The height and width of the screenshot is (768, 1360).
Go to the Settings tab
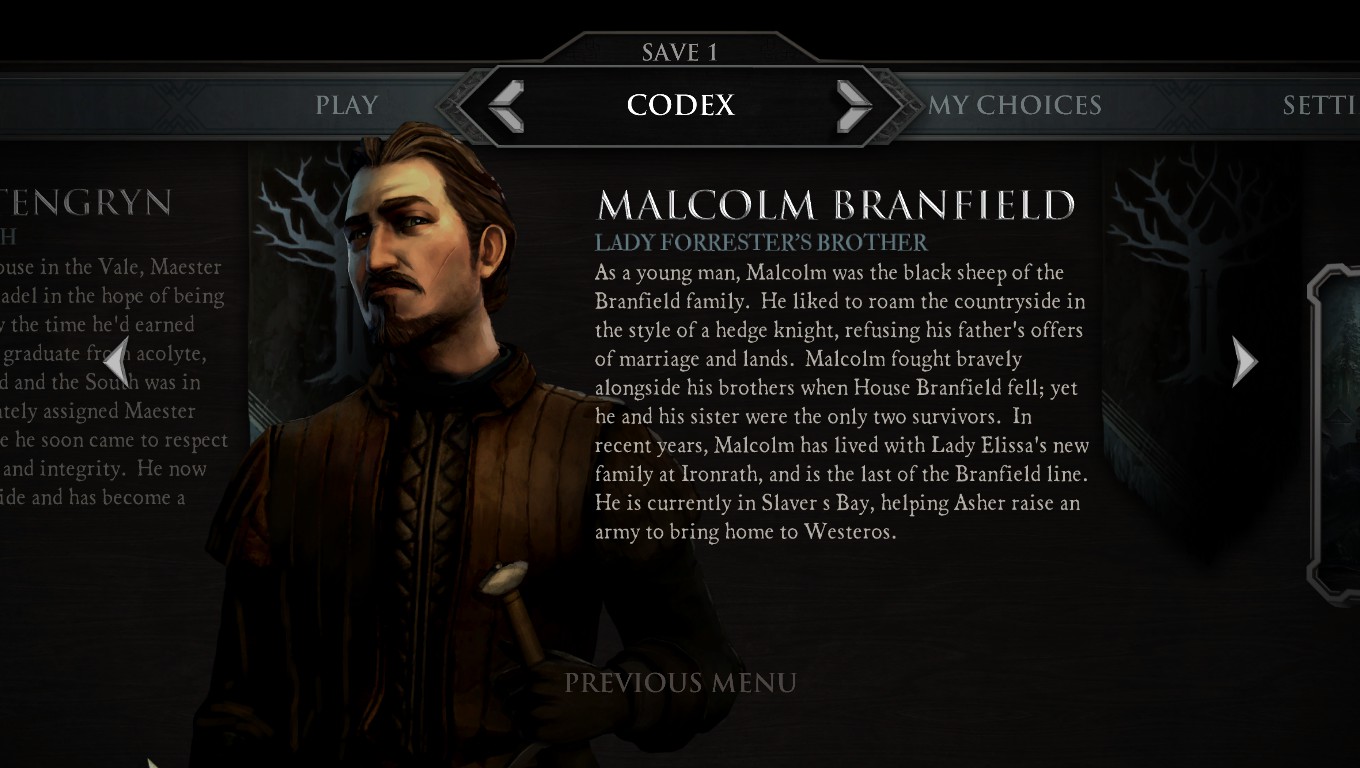click(x=1319, y=105)
